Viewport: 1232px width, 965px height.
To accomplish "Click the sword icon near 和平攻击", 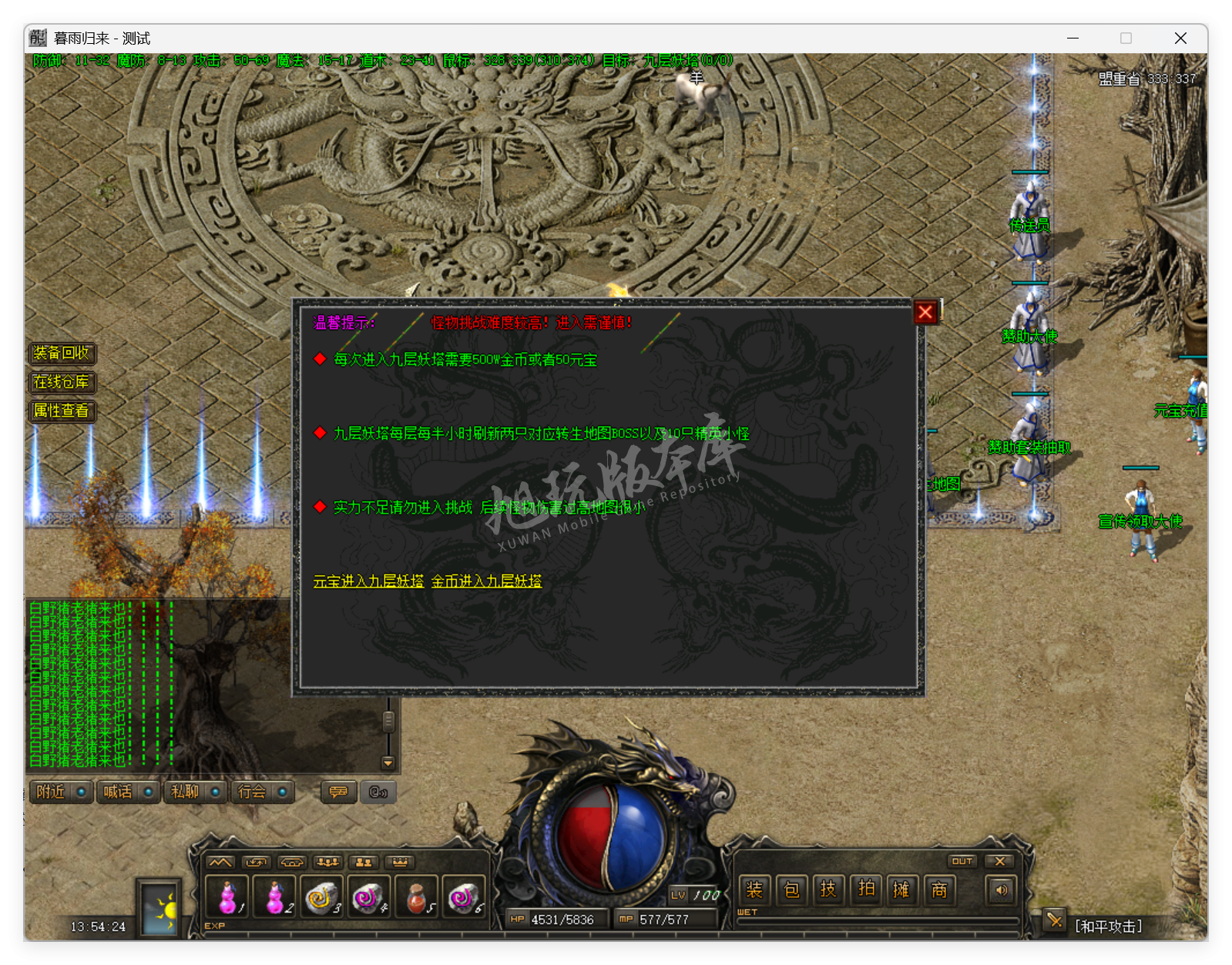I will [1054, 920].
